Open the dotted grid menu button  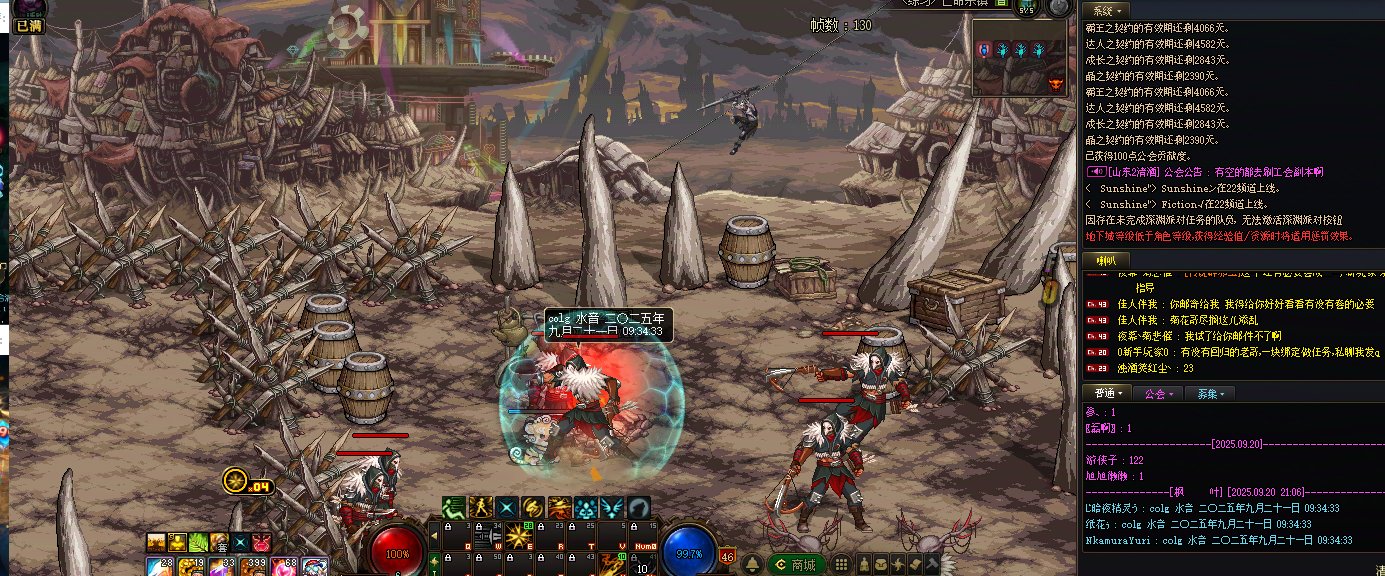click(x=842, y=565)
